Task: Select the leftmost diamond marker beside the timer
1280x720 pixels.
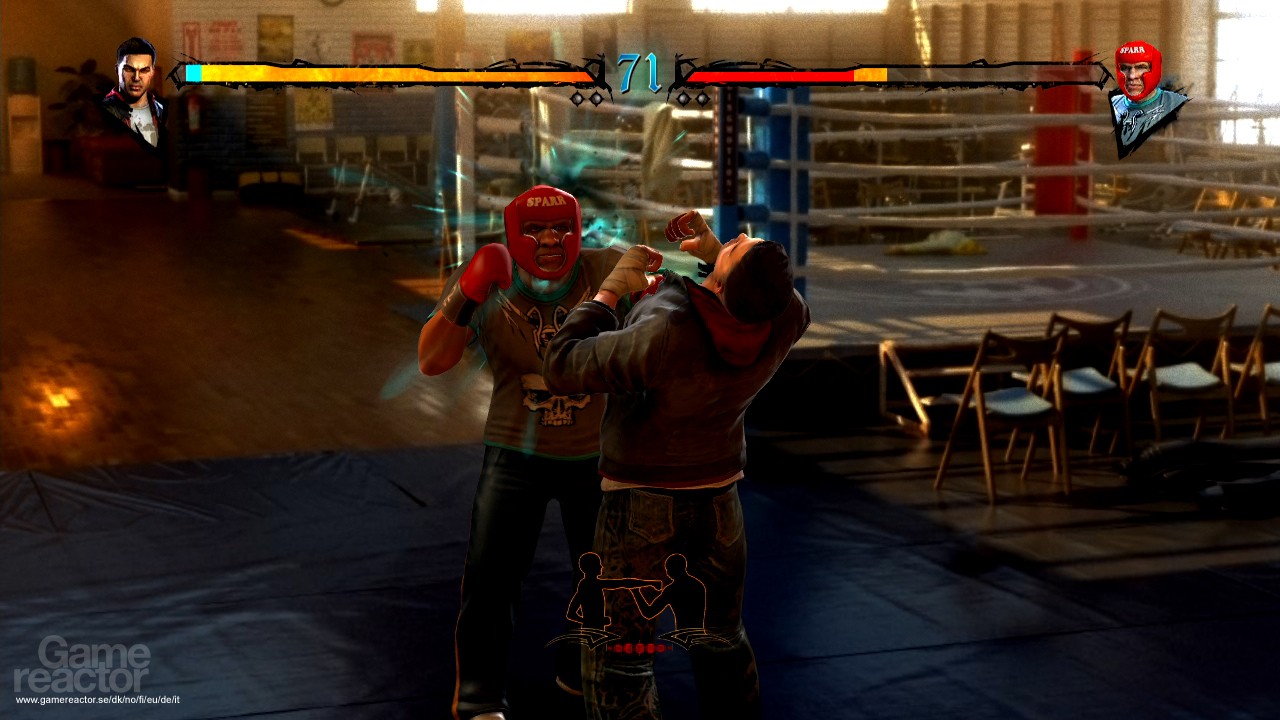Action: pos(578,98)
